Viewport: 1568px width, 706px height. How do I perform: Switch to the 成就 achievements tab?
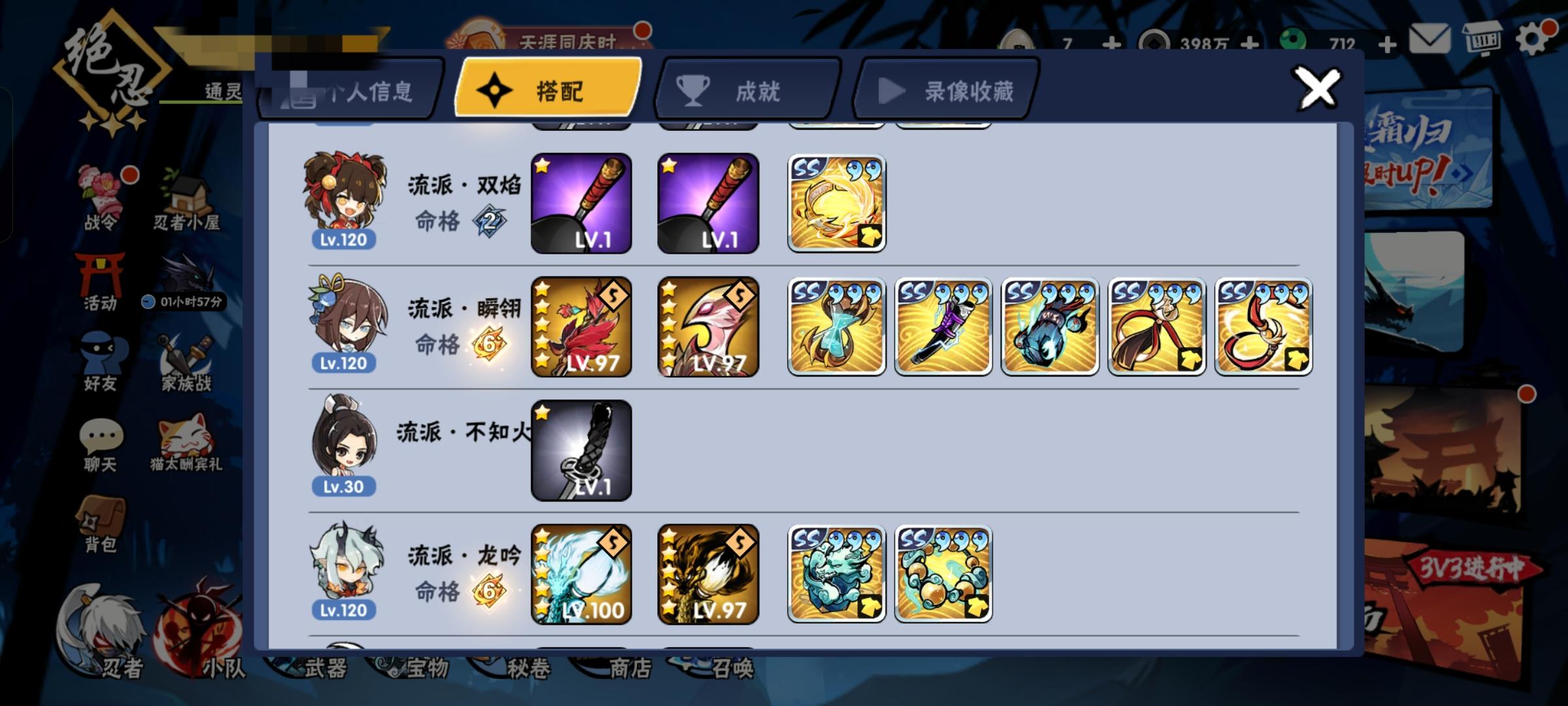(x=747, y=92)
